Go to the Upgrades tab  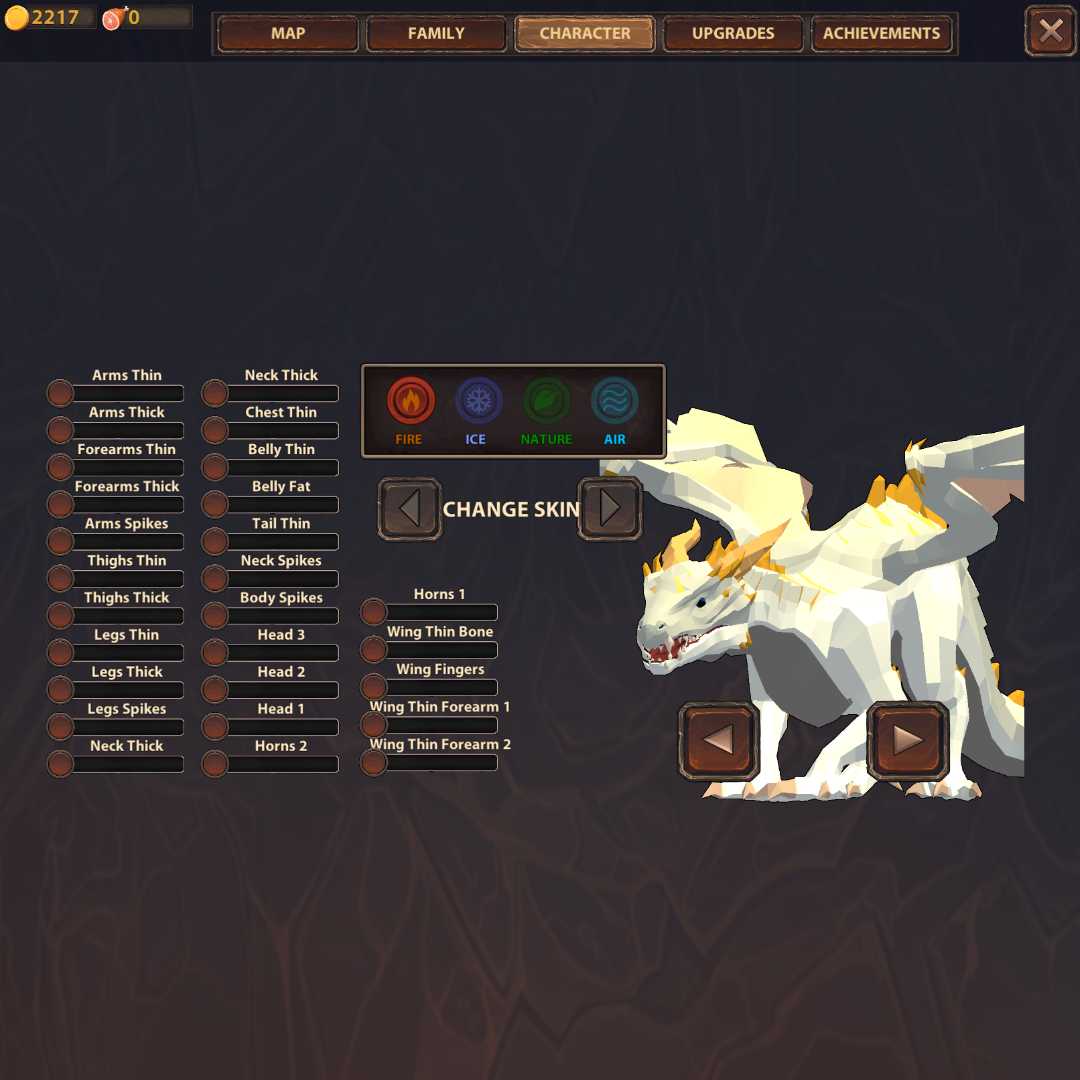(733, 34)
